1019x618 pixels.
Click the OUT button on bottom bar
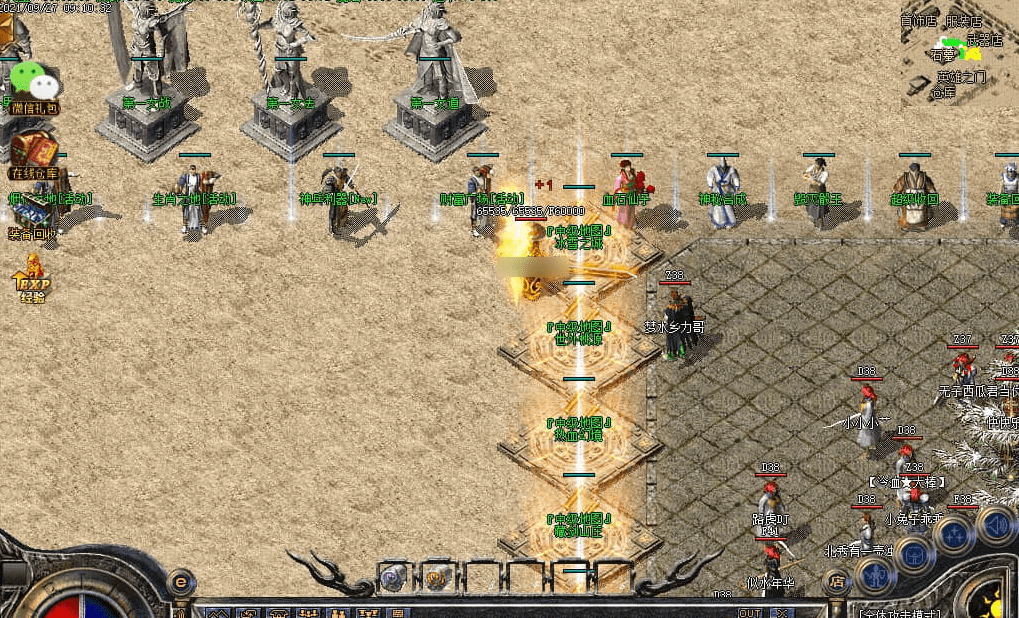click(749, 612)
